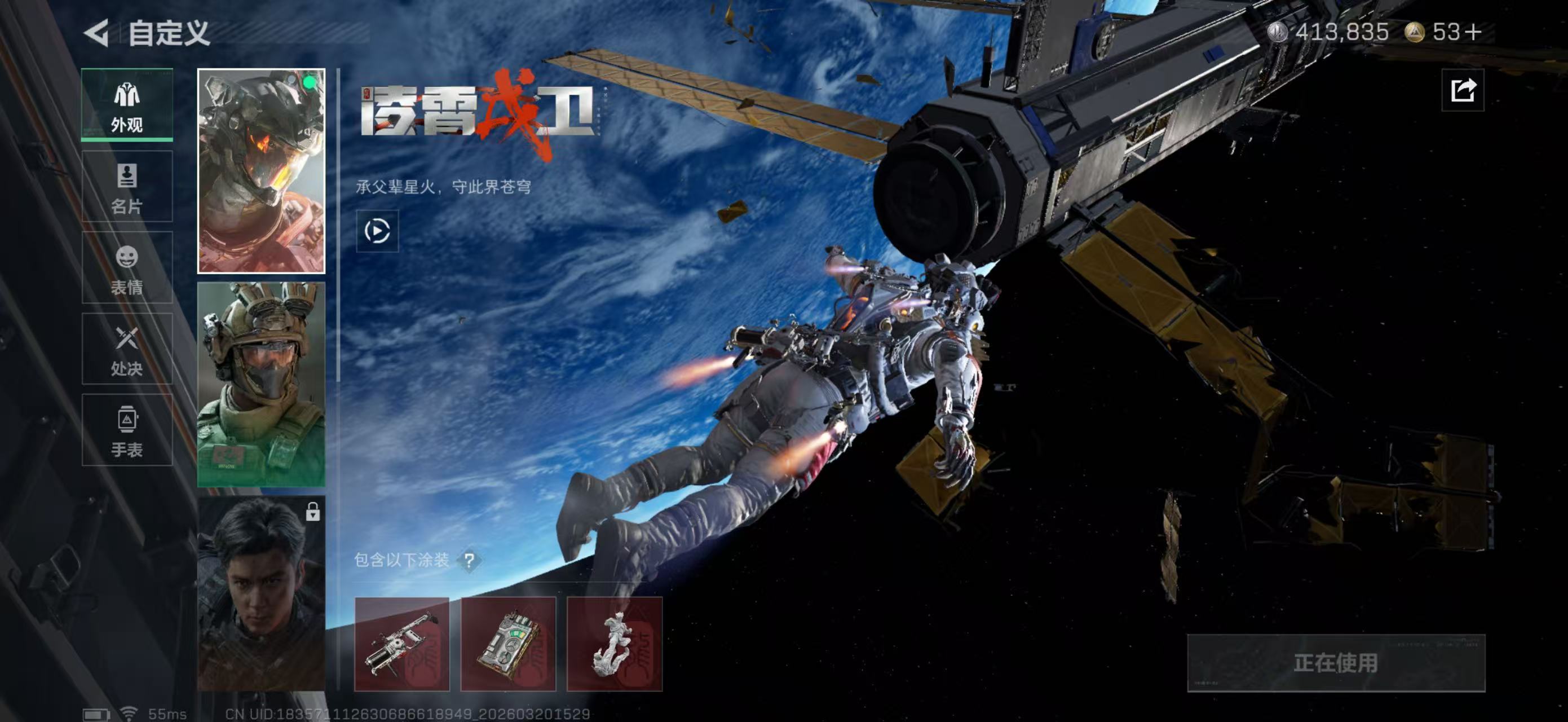
Task: Select the 表情 emote tab
Action: [x=127, y=268]
